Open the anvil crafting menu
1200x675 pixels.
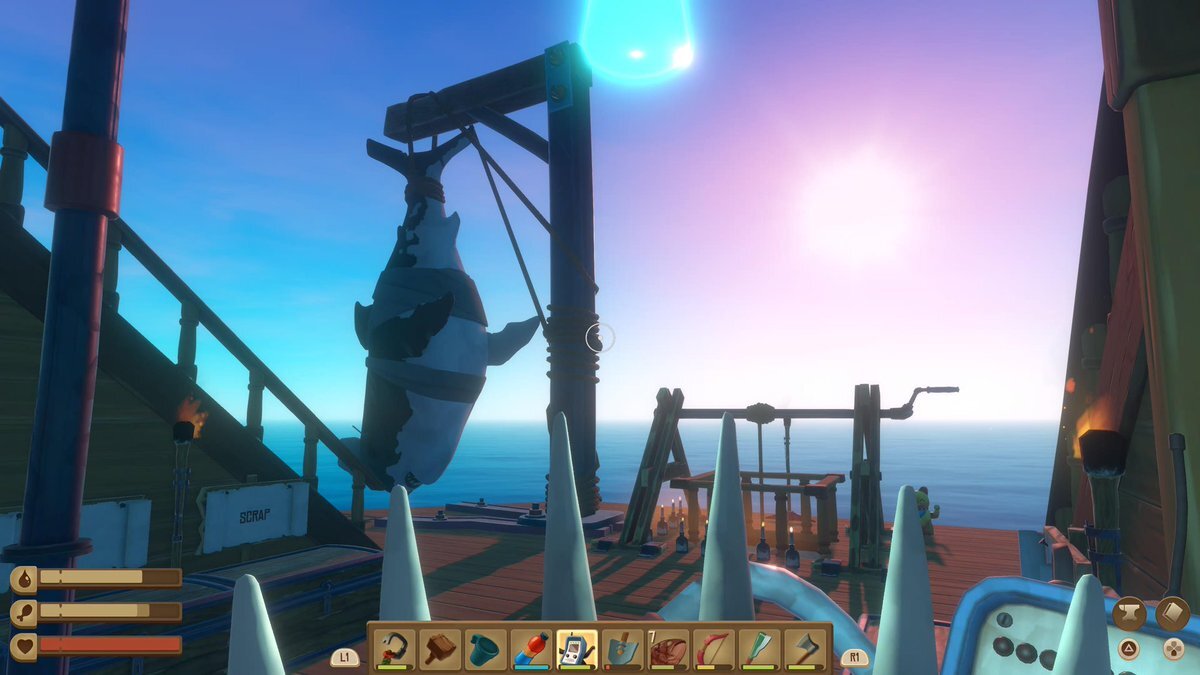pos(1130,614)
